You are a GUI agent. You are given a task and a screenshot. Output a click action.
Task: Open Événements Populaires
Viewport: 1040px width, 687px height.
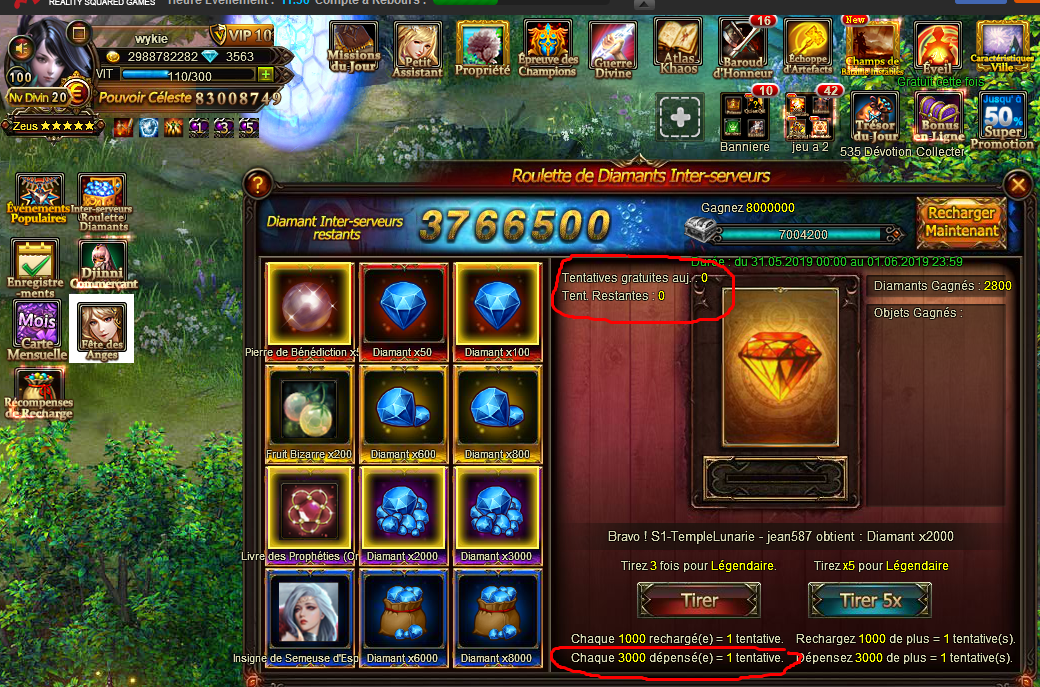[x=39, y=198]
